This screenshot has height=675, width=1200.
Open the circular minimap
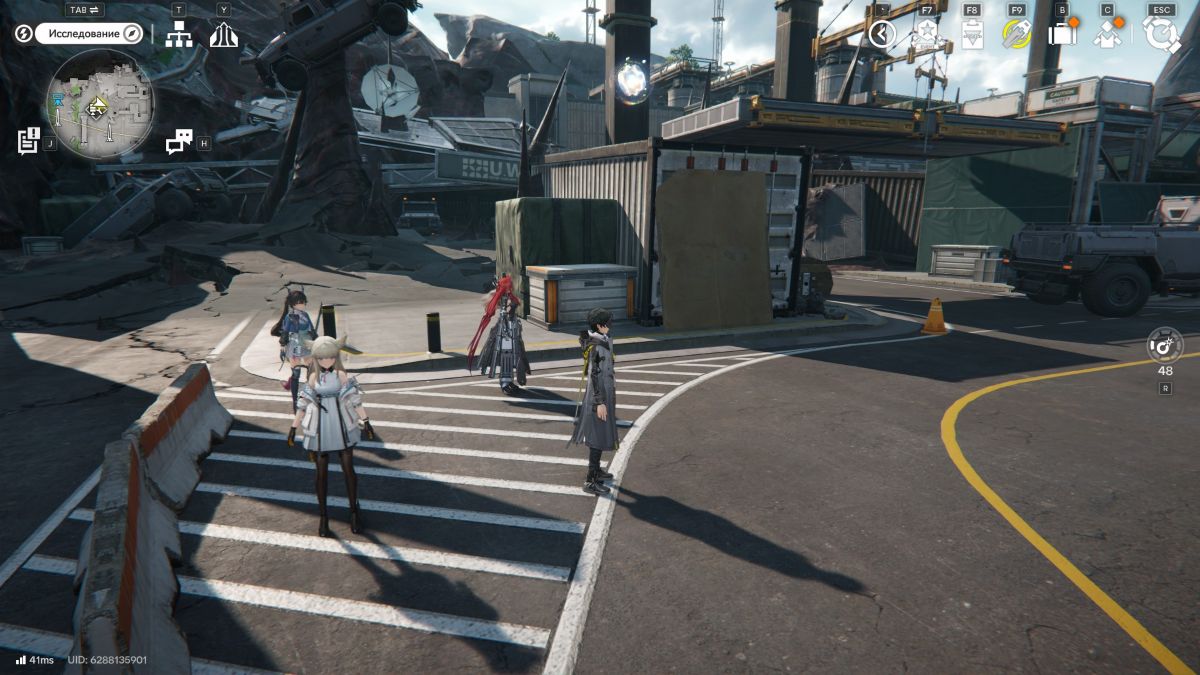[x=98, y=103]
